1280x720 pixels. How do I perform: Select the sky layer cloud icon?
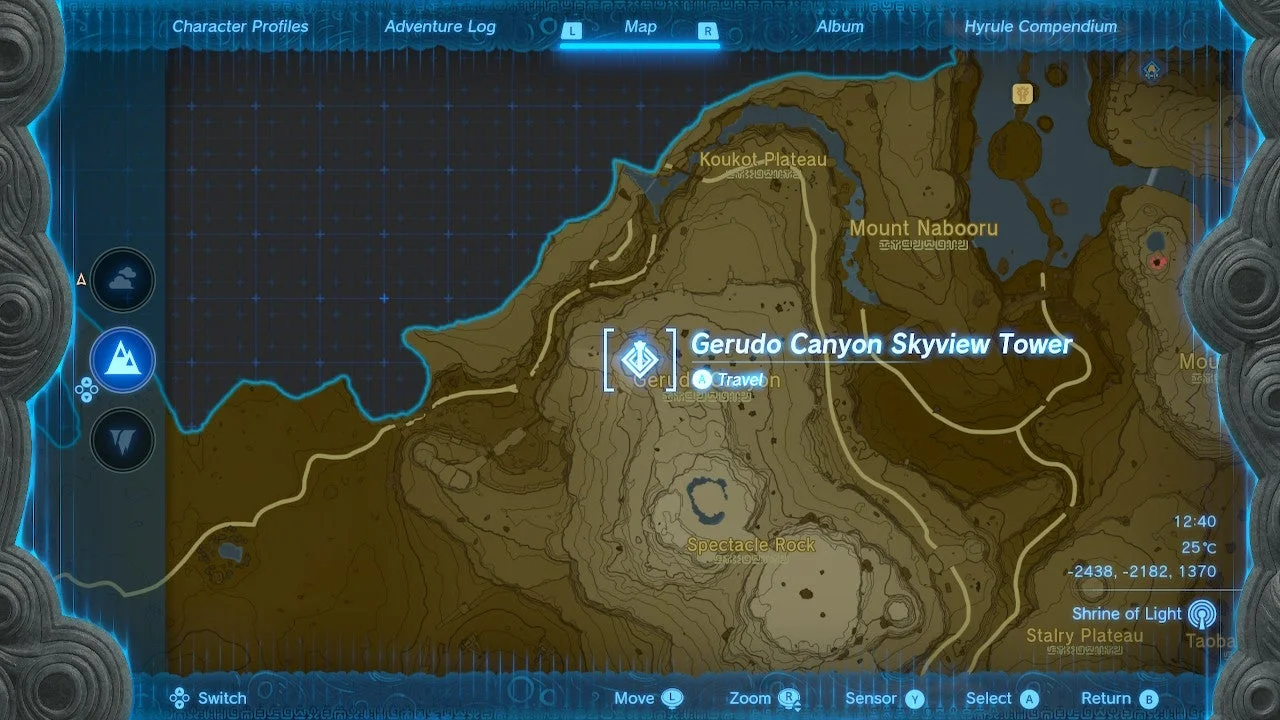(122, 280)
